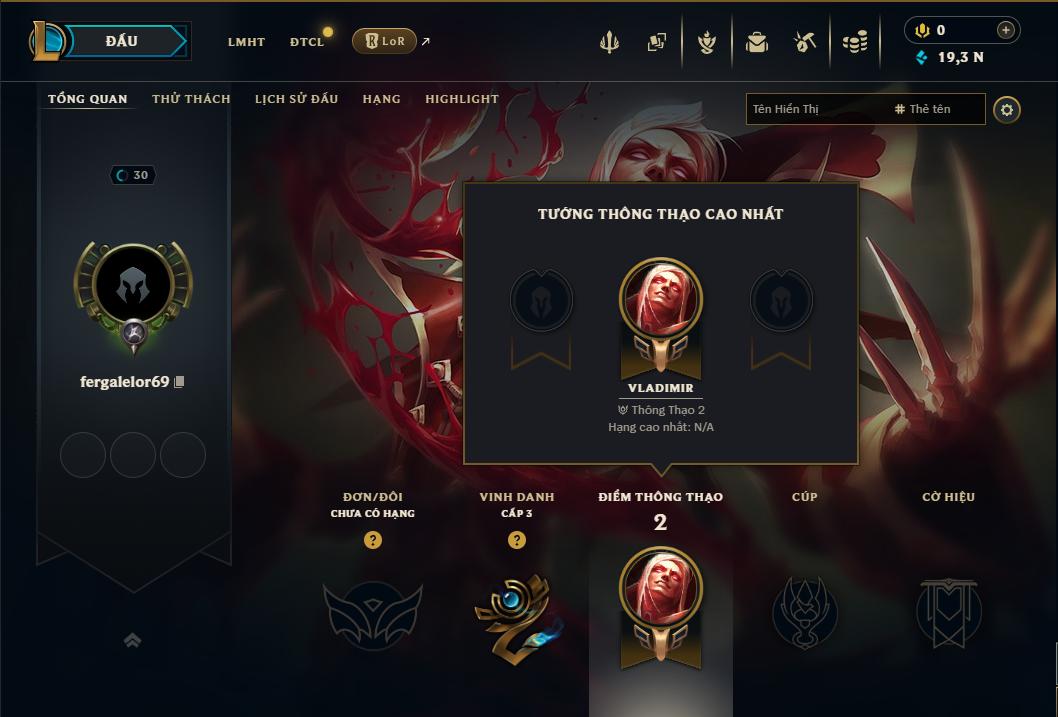Go to the HẠNG tab
1058x717 pixels.
381,99
